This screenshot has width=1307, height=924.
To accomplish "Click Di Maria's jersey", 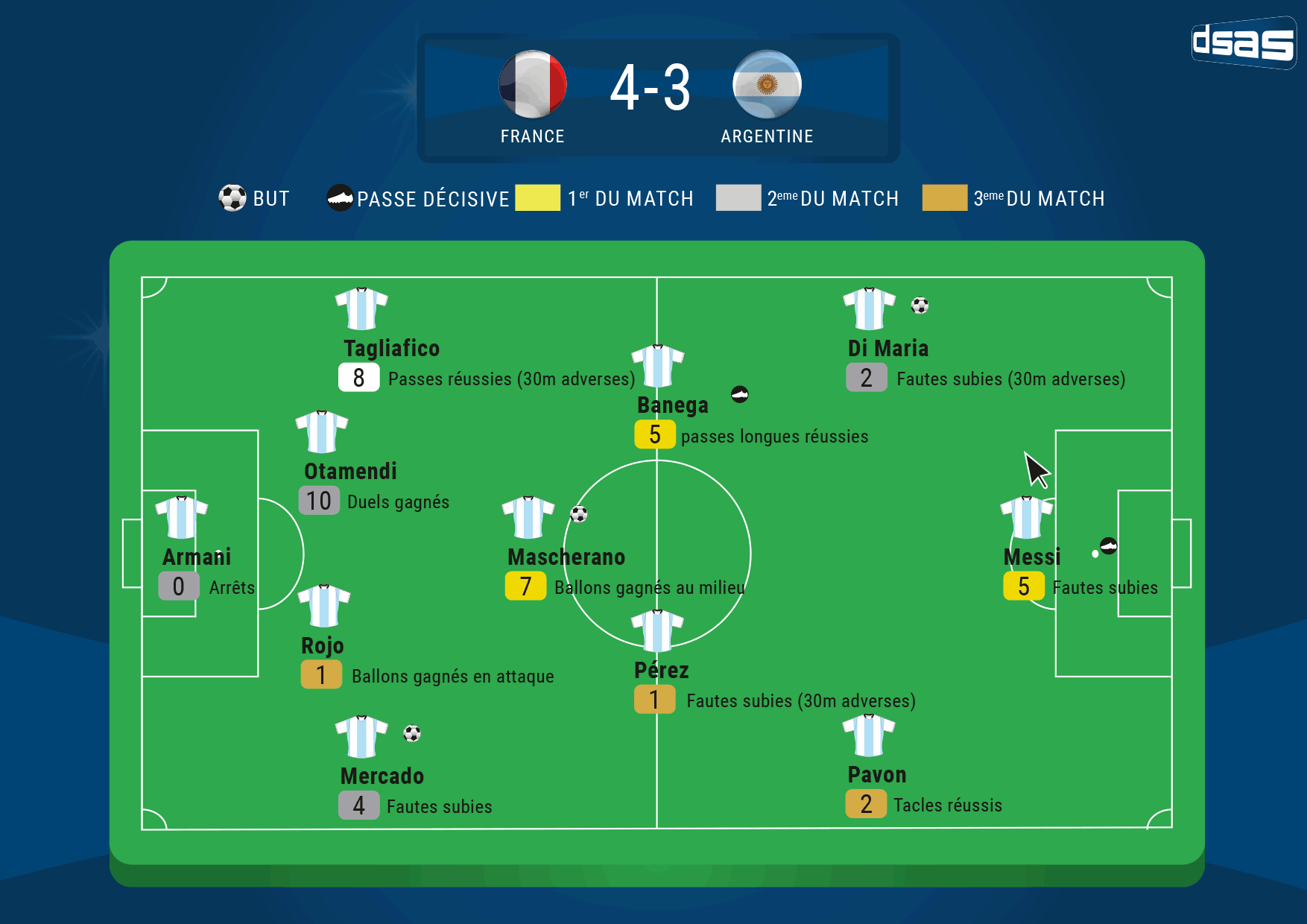I will click(869, 308).
